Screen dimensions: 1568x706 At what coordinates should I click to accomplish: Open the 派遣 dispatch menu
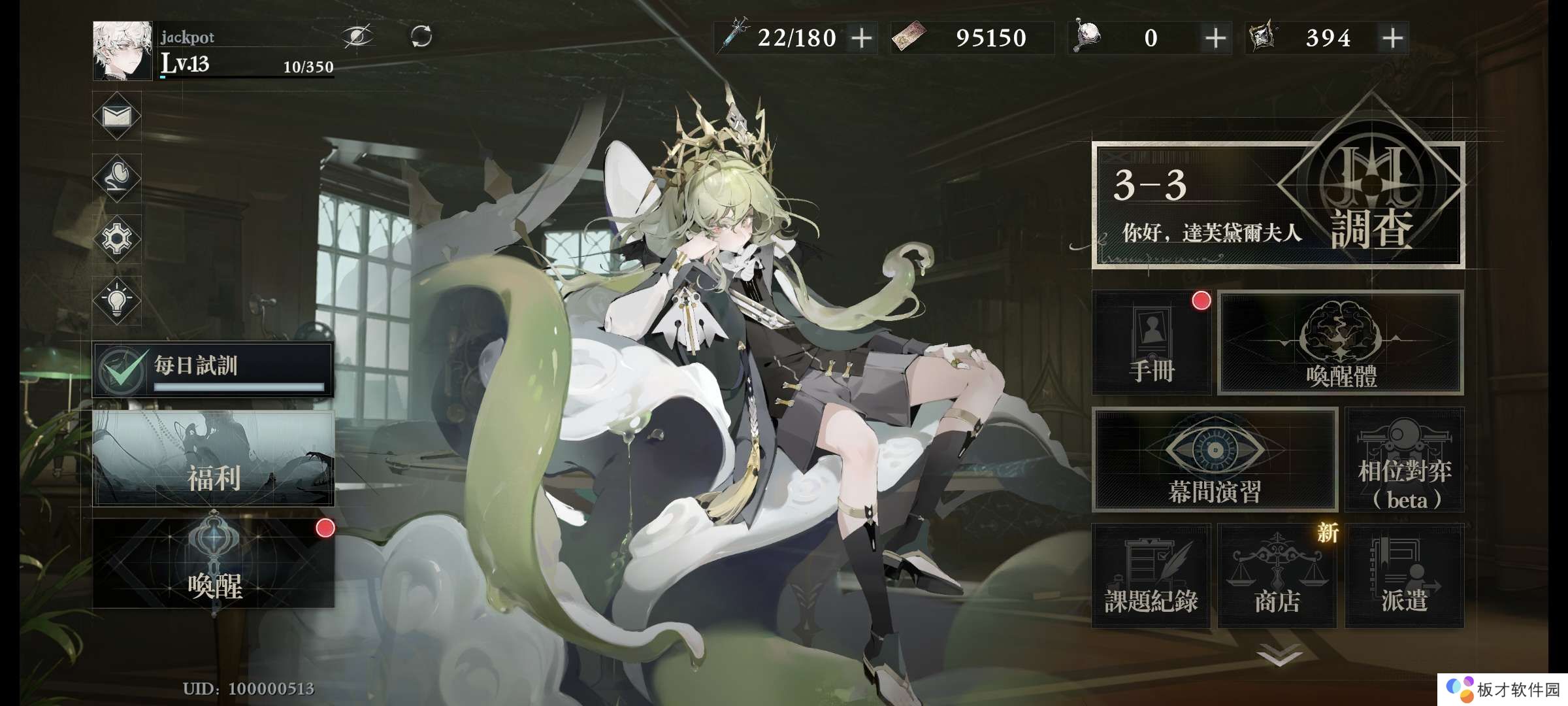click(1404, 576)
